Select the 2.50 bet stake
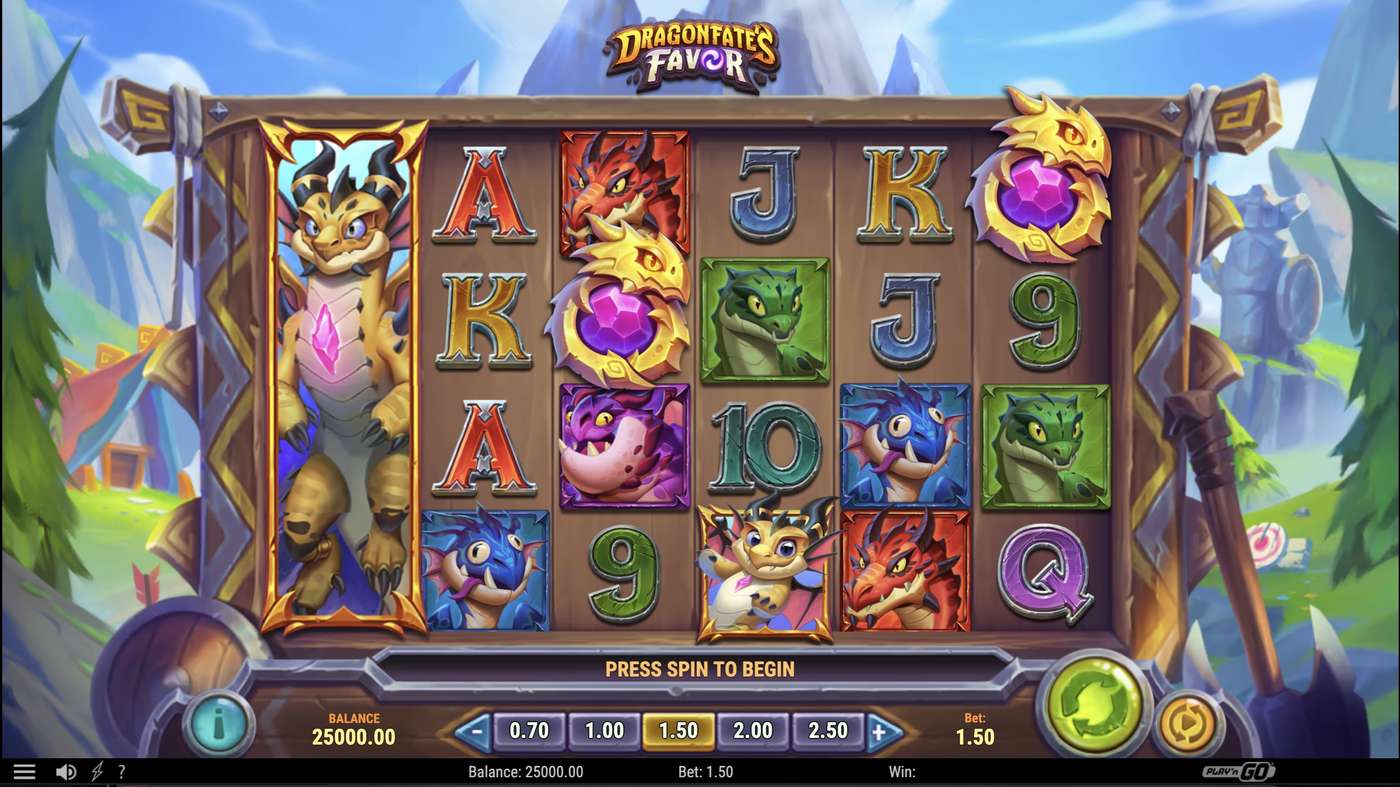 pyautogui.click(x=827, y=731)
